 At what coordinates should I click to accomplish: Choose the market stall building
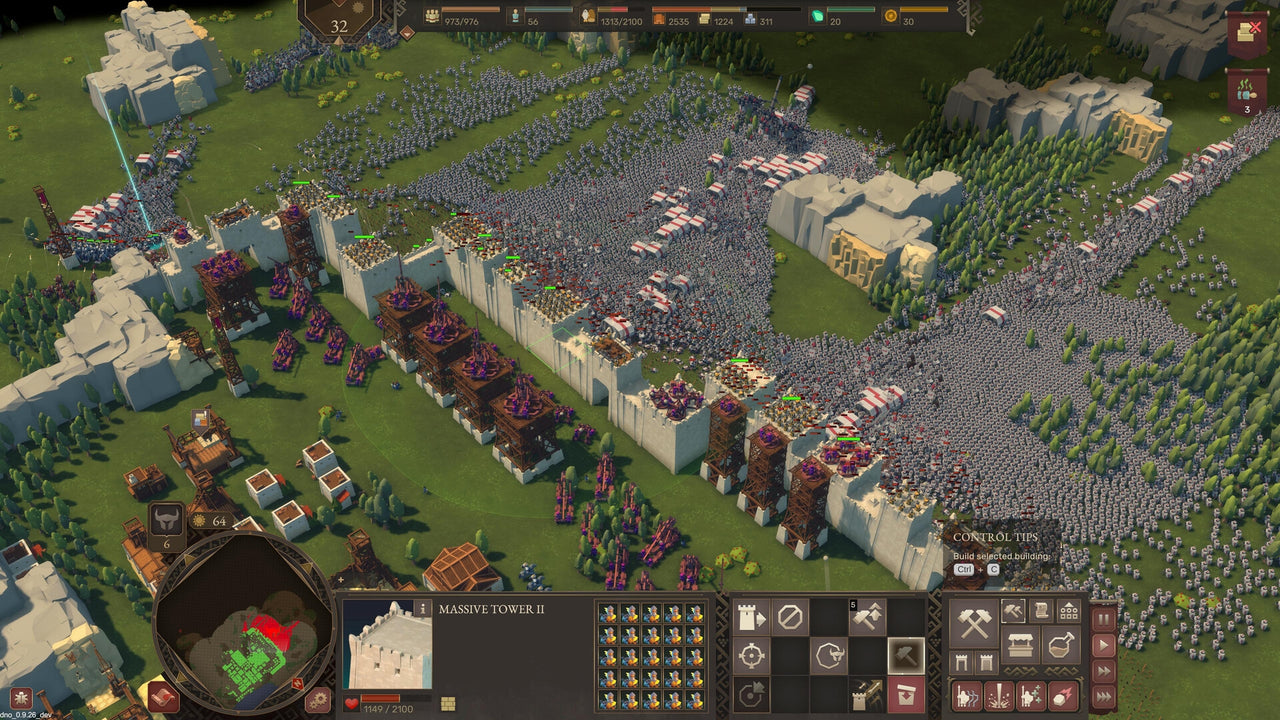click(x=1019, y=644)
